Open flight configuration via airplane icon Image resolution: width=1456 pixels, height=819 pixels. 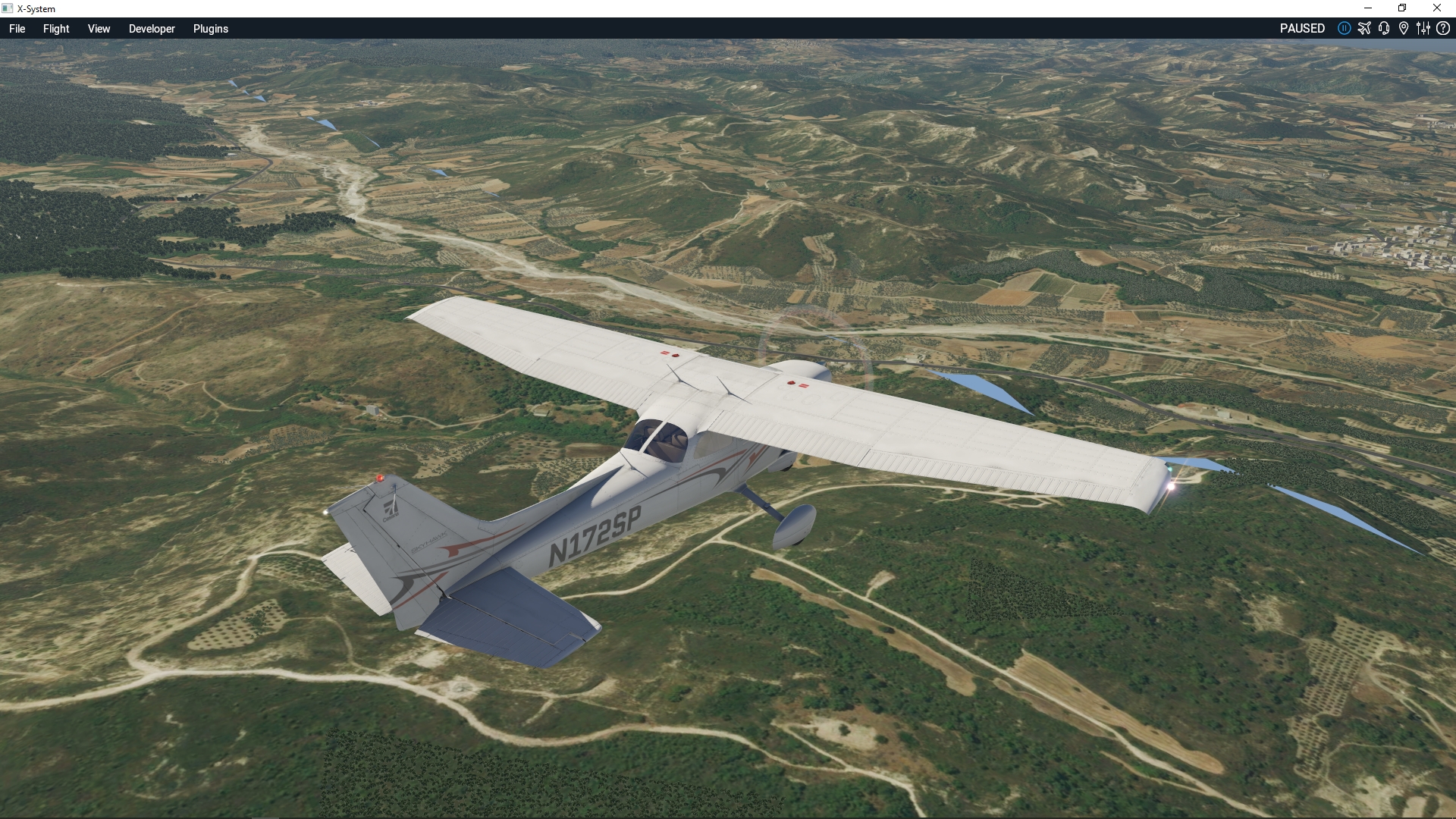pos(1364,28)
